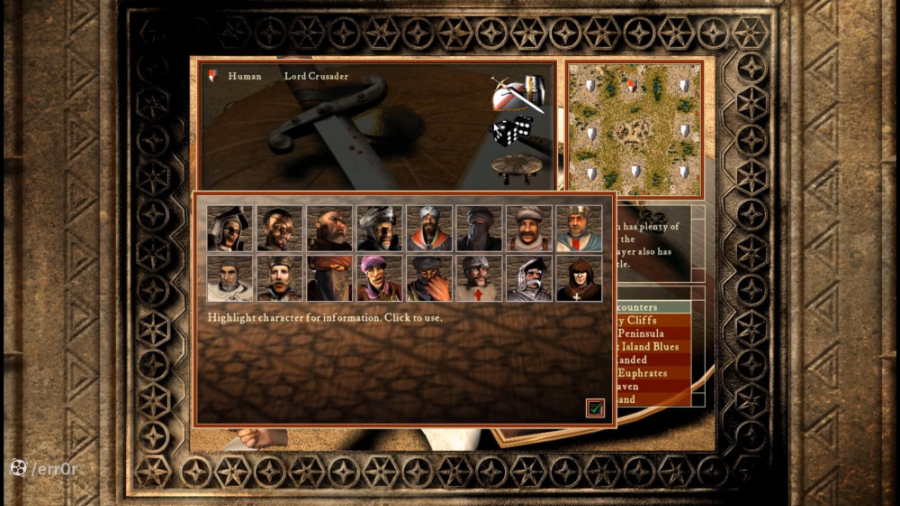
Task: Select the Island Blues map entry
Action: pos(648,346)
